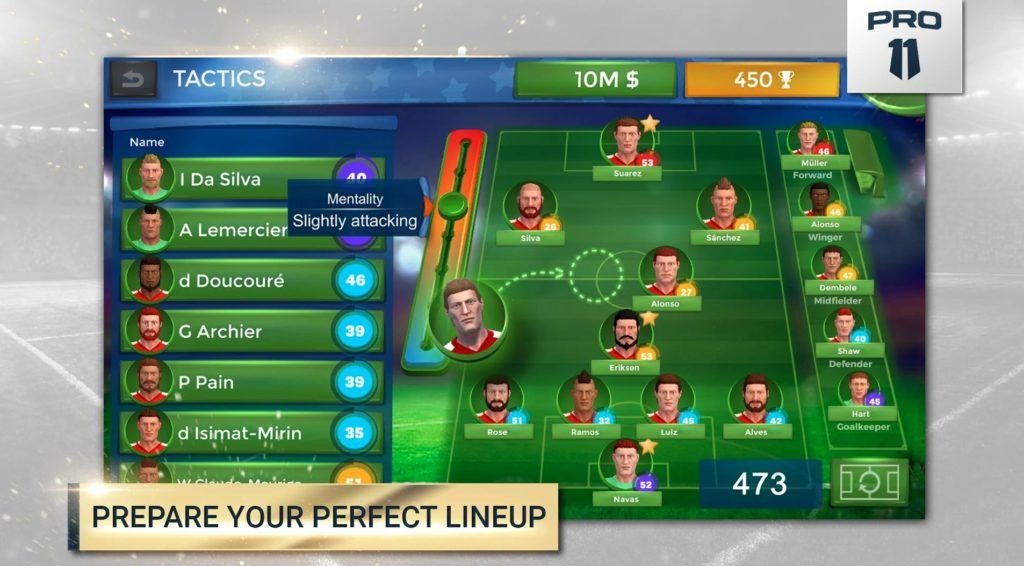
Task: Open the formation change pitch button
Action: coord(869,483)
